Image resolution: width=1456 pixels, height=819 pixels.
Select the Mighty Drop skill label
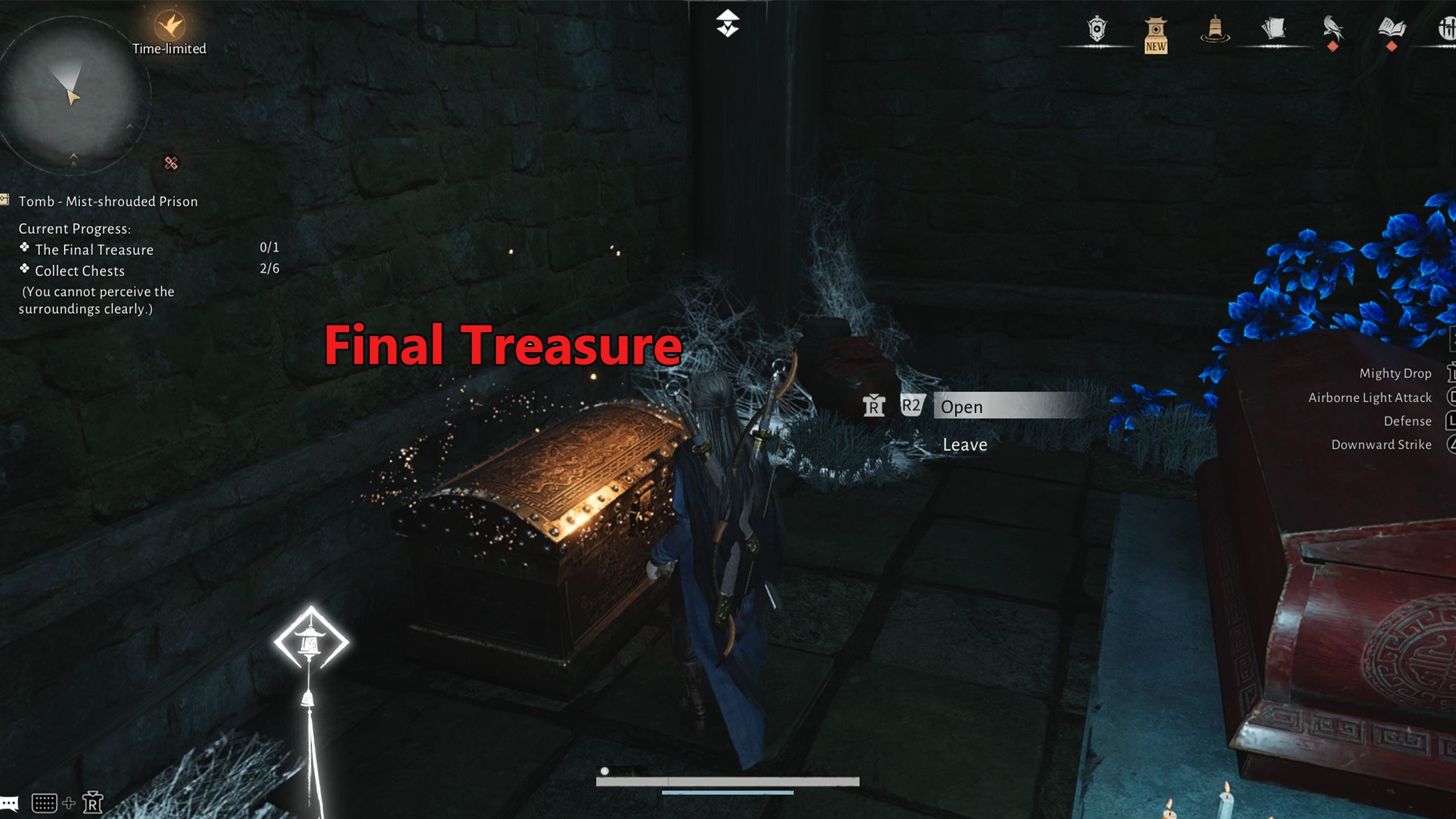pyautogui.click(x=1395, y=374)
